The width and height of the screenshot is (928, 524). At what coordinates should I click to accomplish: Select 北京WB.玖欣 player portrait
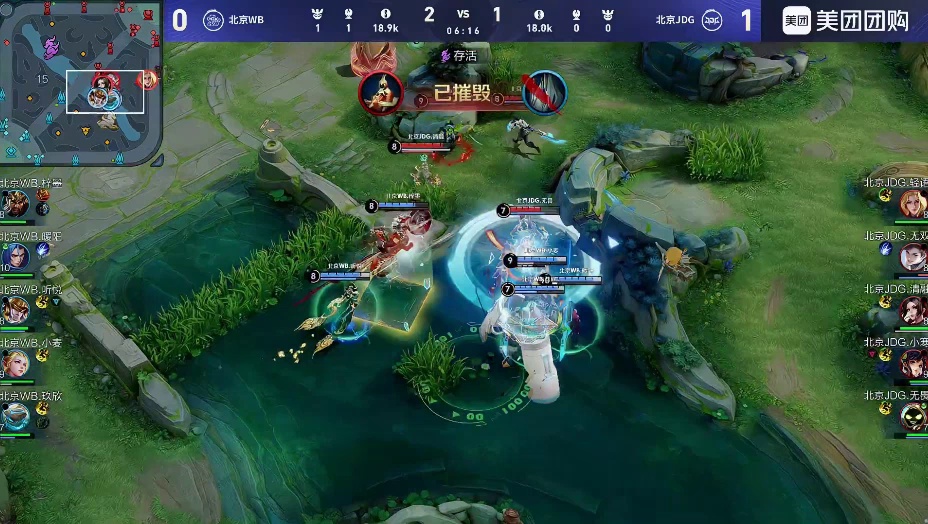coord(14,416)
